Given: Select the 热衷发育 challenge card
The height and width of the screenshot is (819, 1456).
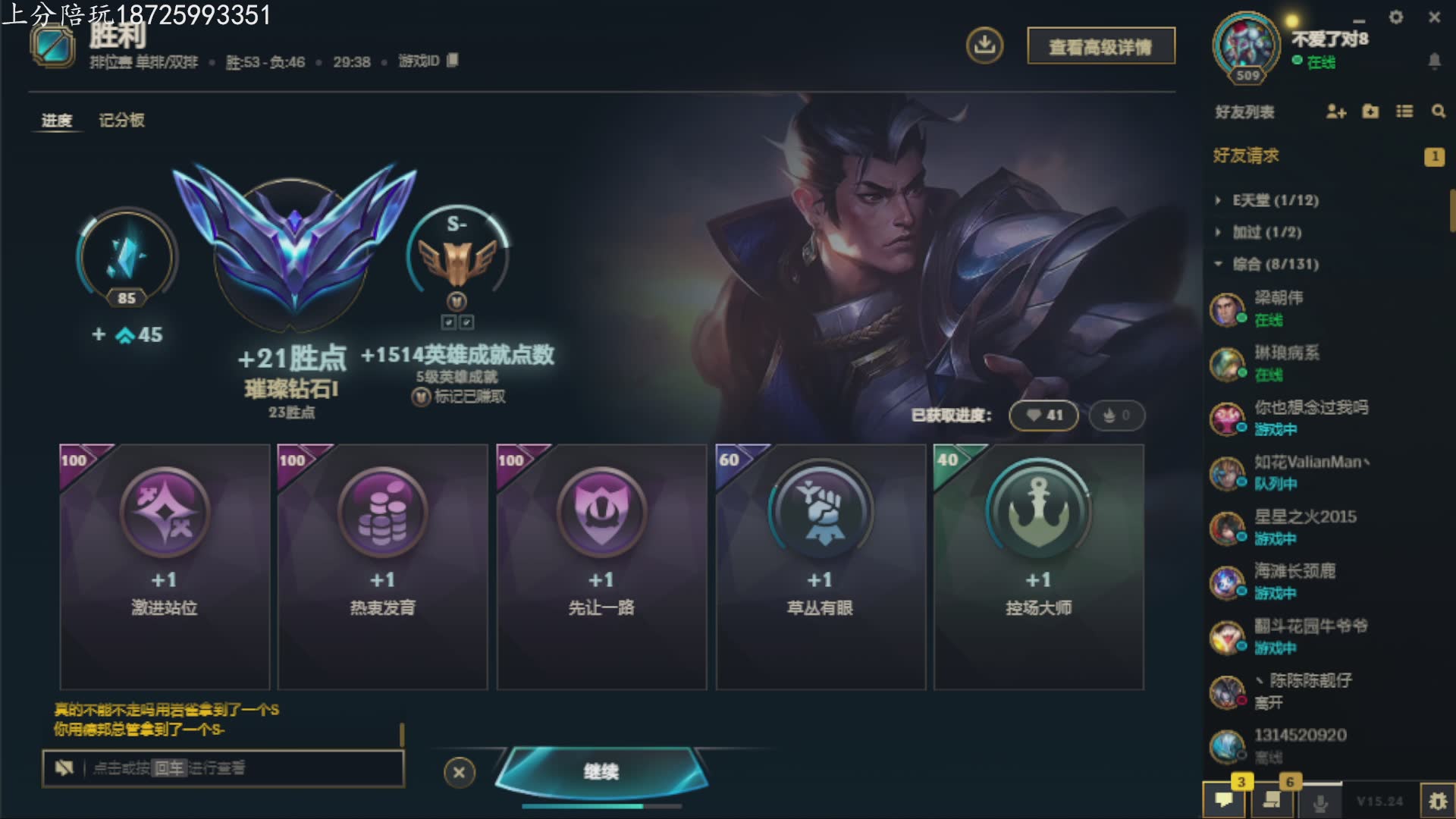Looking at the screenshot, I should [x=382, y=566].
